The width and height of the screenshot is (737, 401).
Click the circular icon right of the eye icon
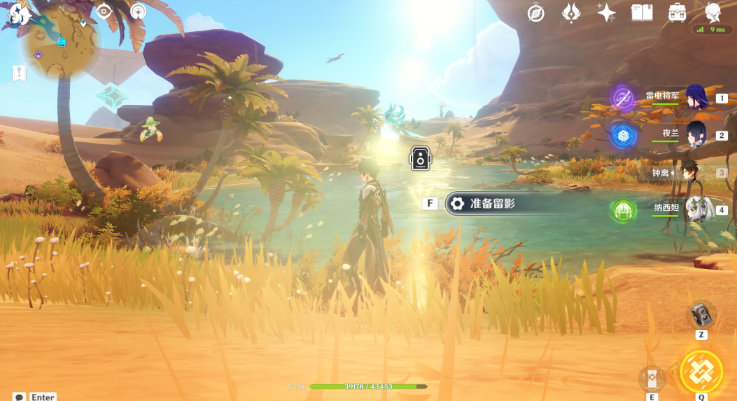point(137,12)
